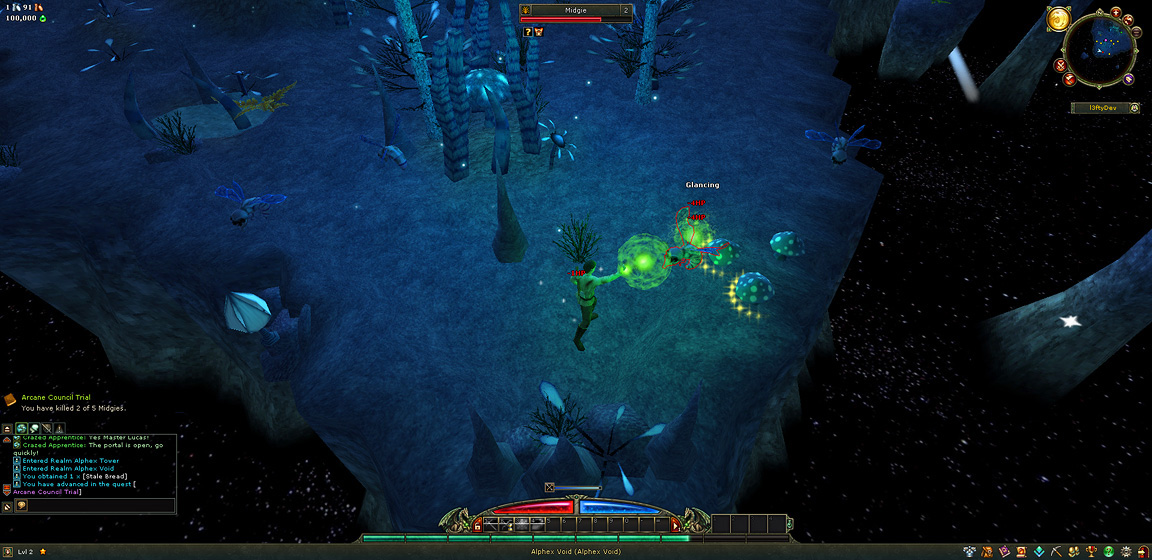
Task: Click the crossed swords icon by minimap
Action: pos(1060,65)
